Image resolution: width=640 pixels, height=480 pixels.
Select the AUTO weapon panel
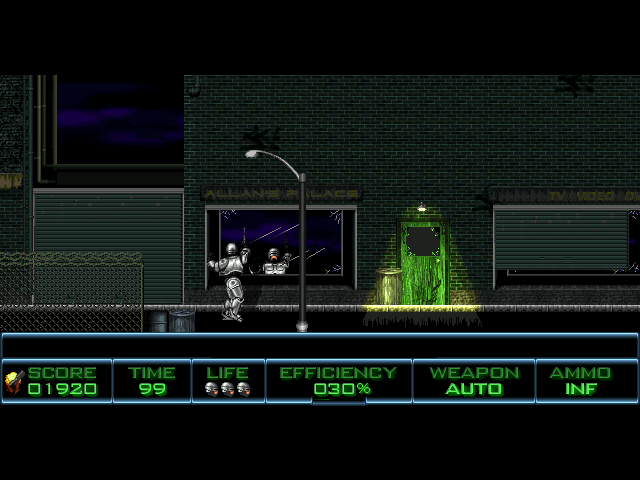pyautogui.click(x=474, y=381)
